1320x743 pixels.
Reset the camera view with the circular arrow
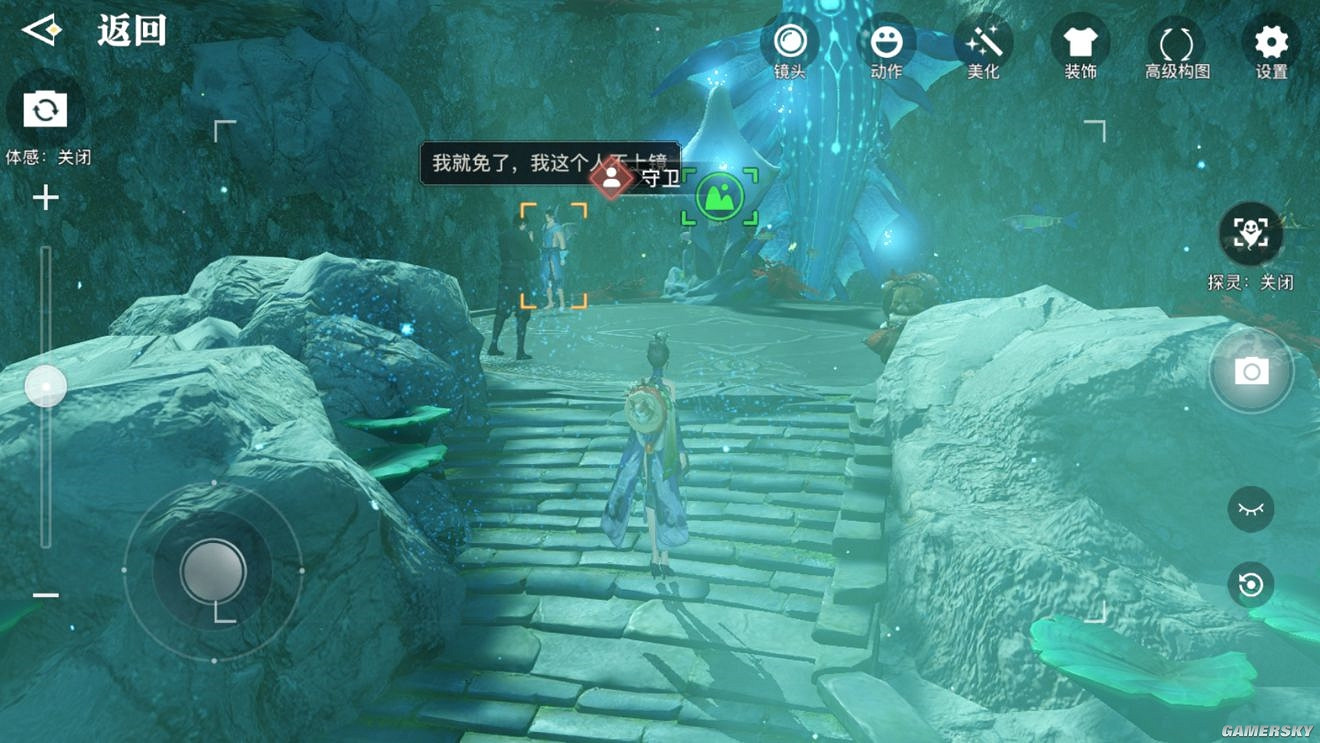click(1250, 585)
